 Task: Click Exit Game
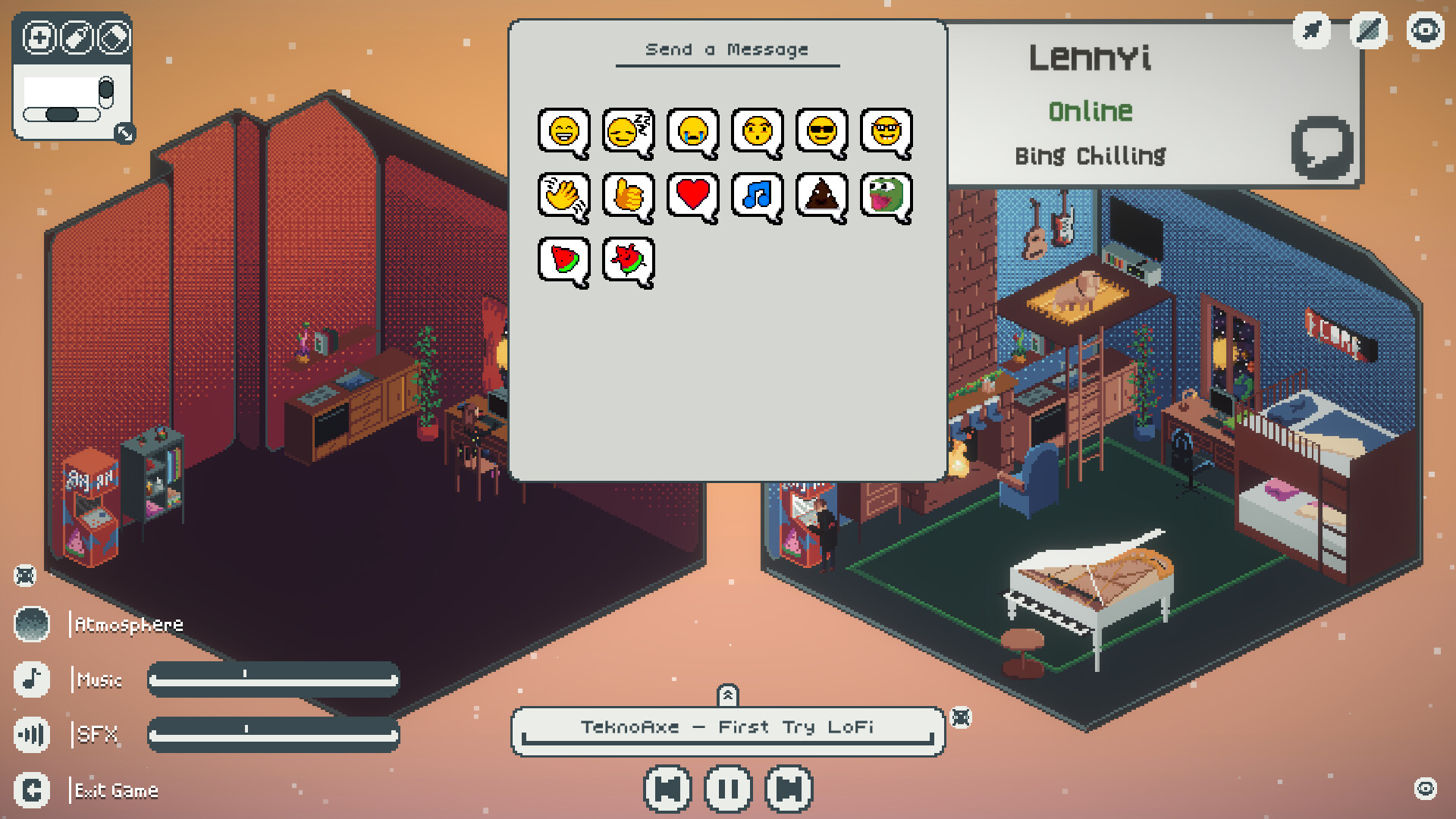click(x=115, y=790)
